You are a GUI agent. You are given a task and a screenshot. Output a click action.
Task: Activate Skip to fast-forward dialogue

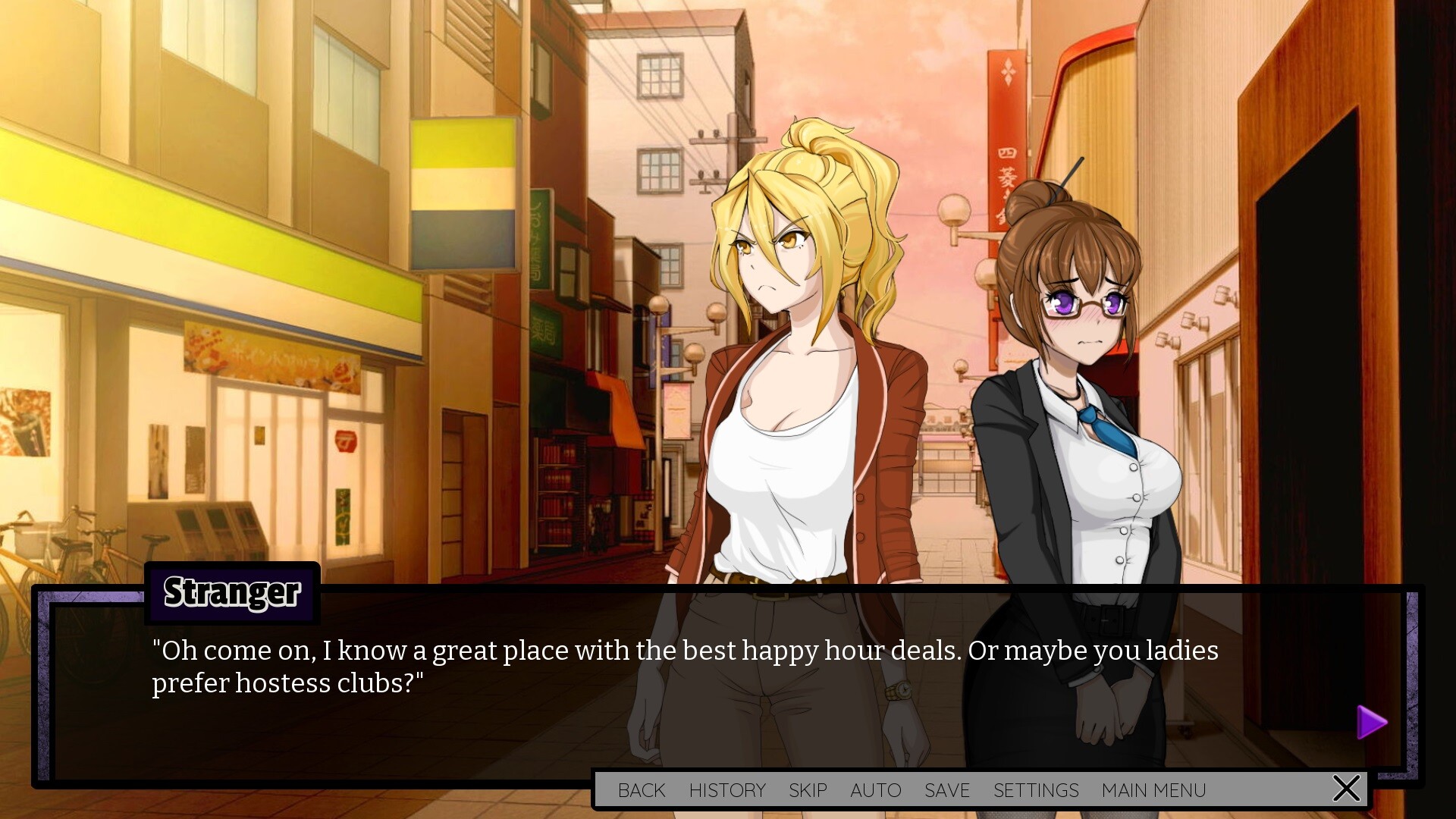(808, 790)
